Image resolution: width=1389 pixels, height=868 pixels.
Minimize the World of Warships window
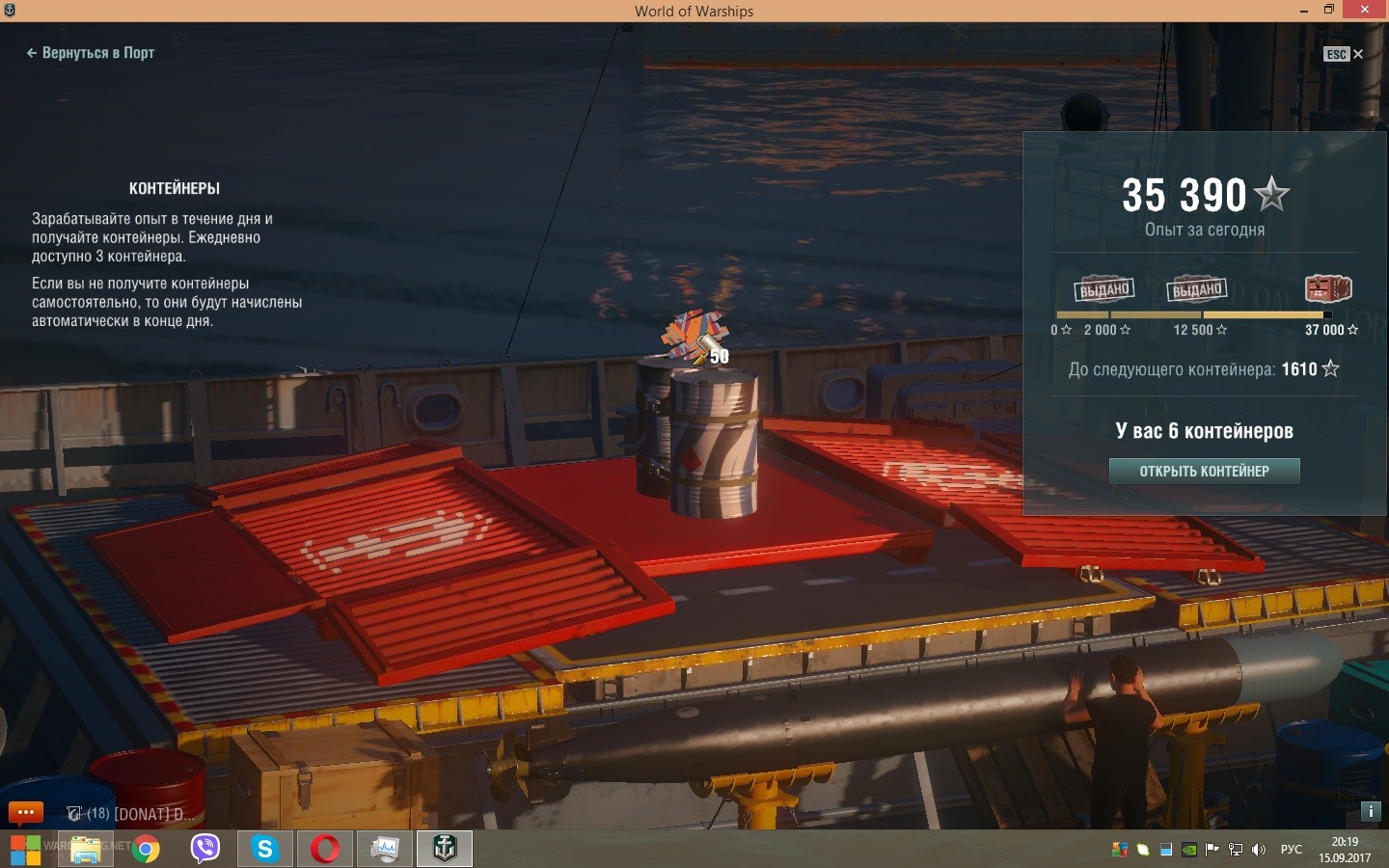[x=1303, y=11]
